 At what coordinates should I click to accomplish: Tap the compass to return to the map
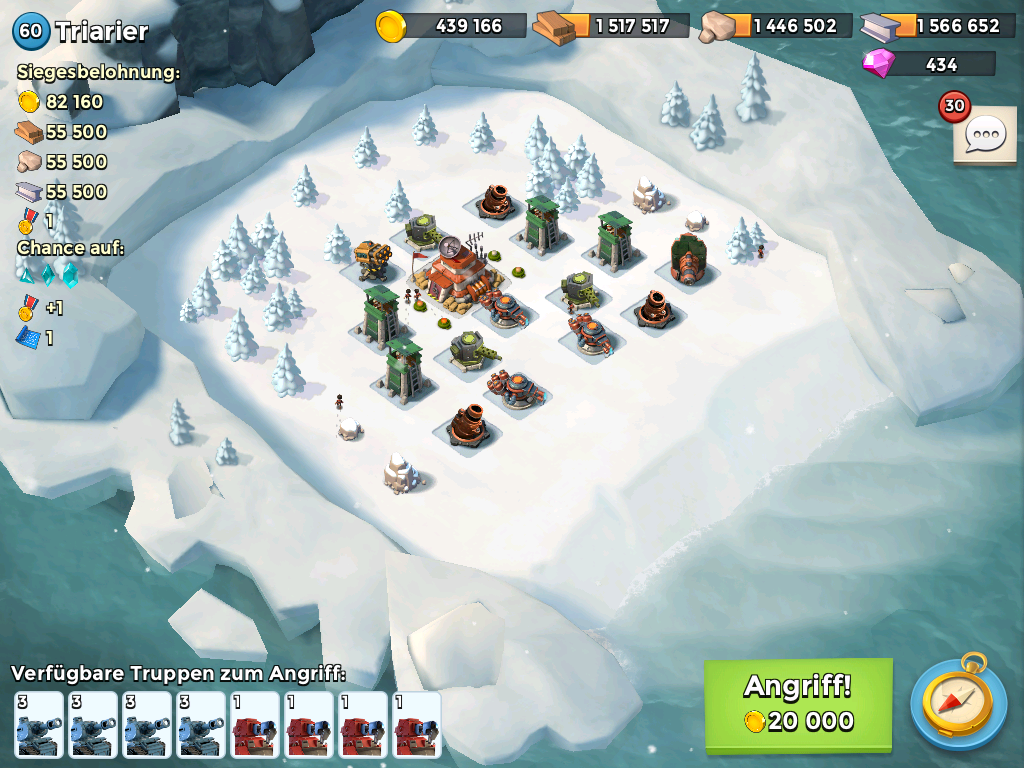pos(957,704)
